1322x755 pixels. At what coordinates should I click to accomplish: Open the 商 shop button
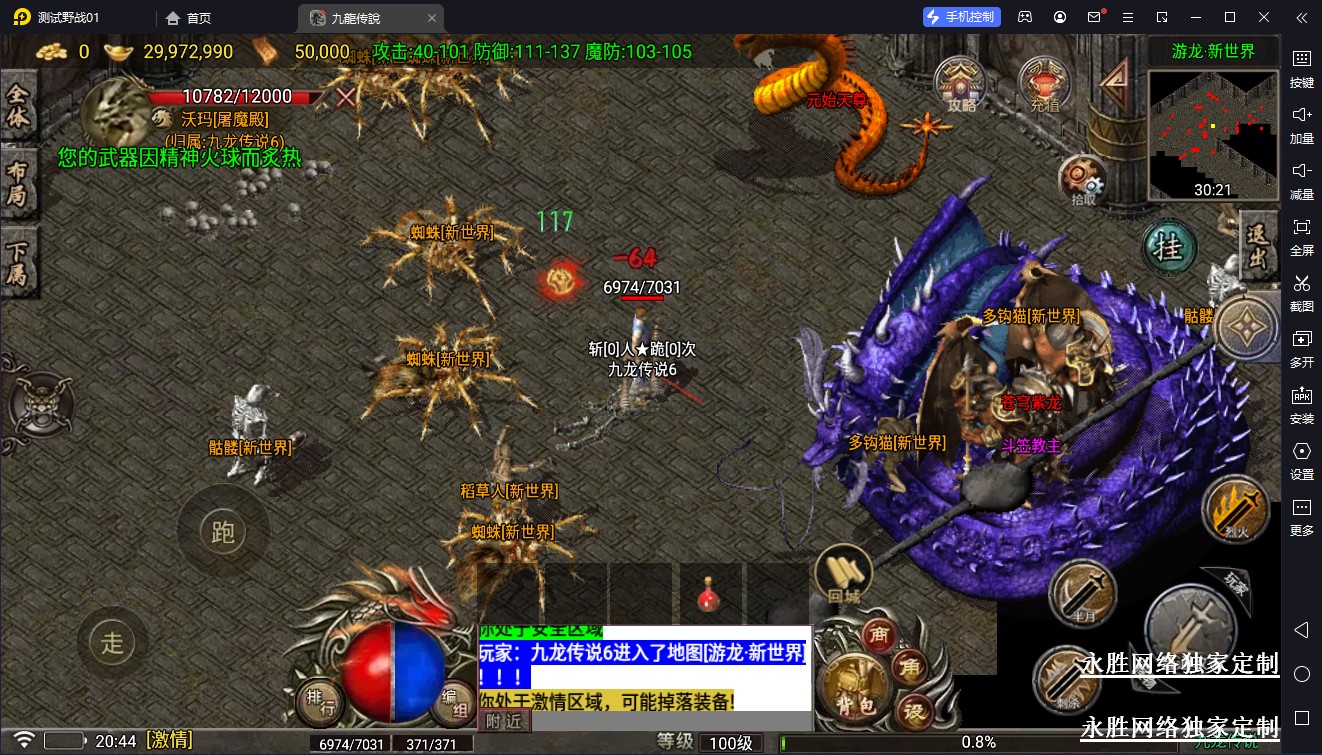click(879, 634)
